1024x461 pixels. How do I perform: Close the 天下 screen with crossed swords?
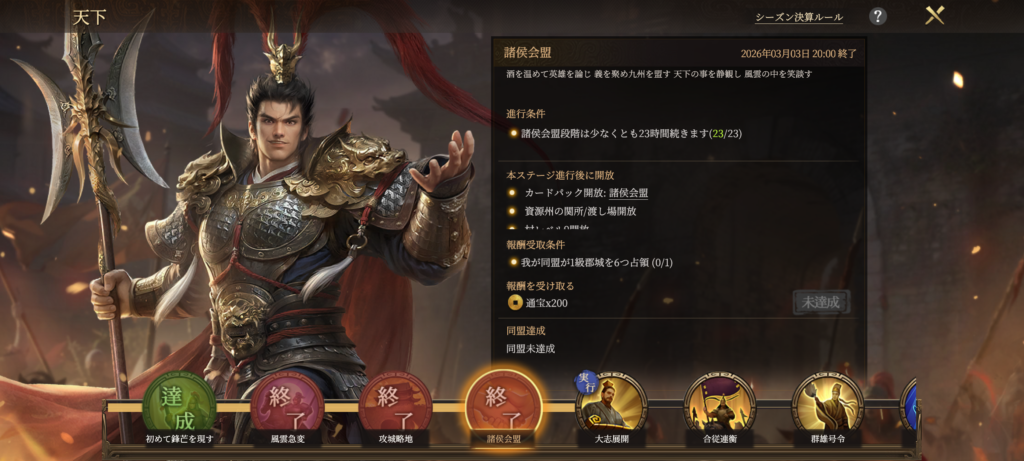pos(934,15)
